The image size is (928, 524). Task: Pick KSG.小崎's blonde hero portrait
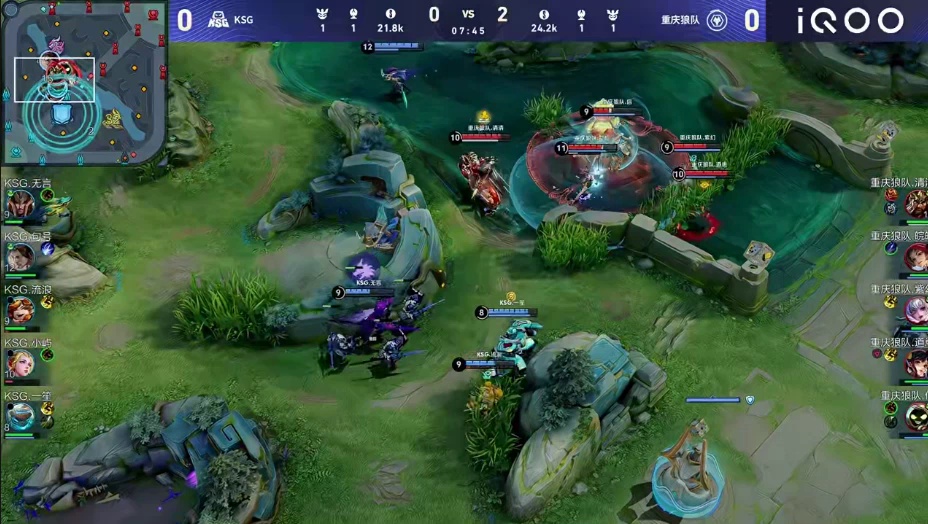(18, 364)
